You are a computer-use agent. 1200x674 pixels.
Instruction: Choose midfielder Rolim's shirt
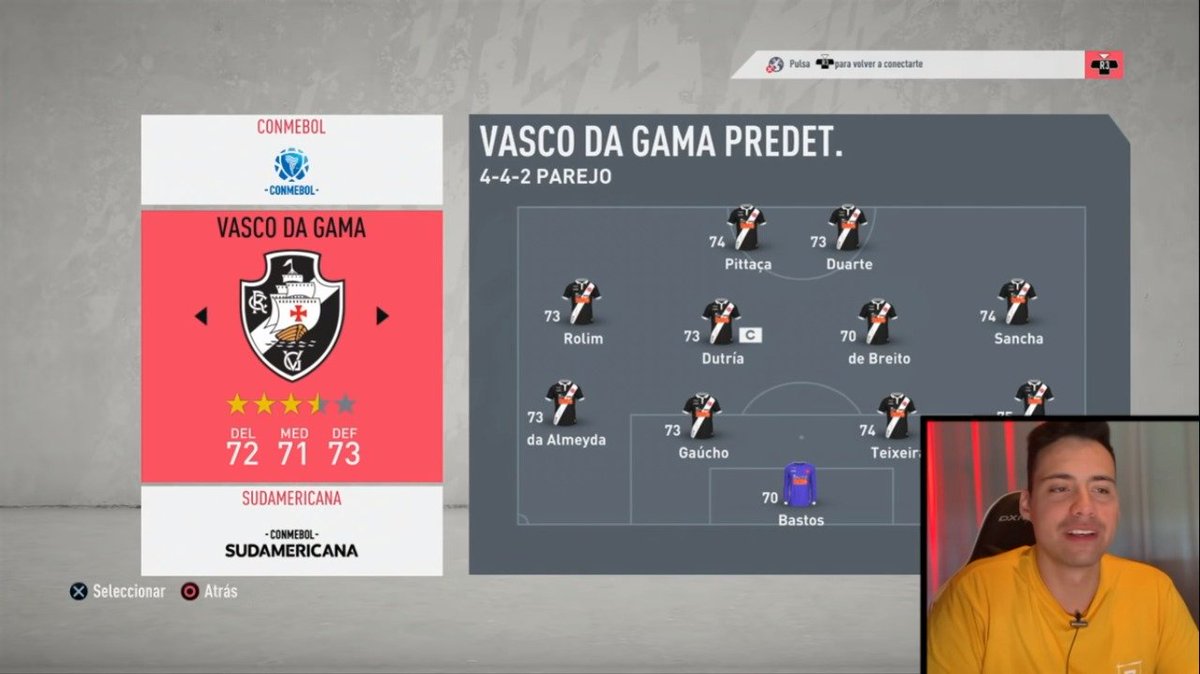[581, 302]
